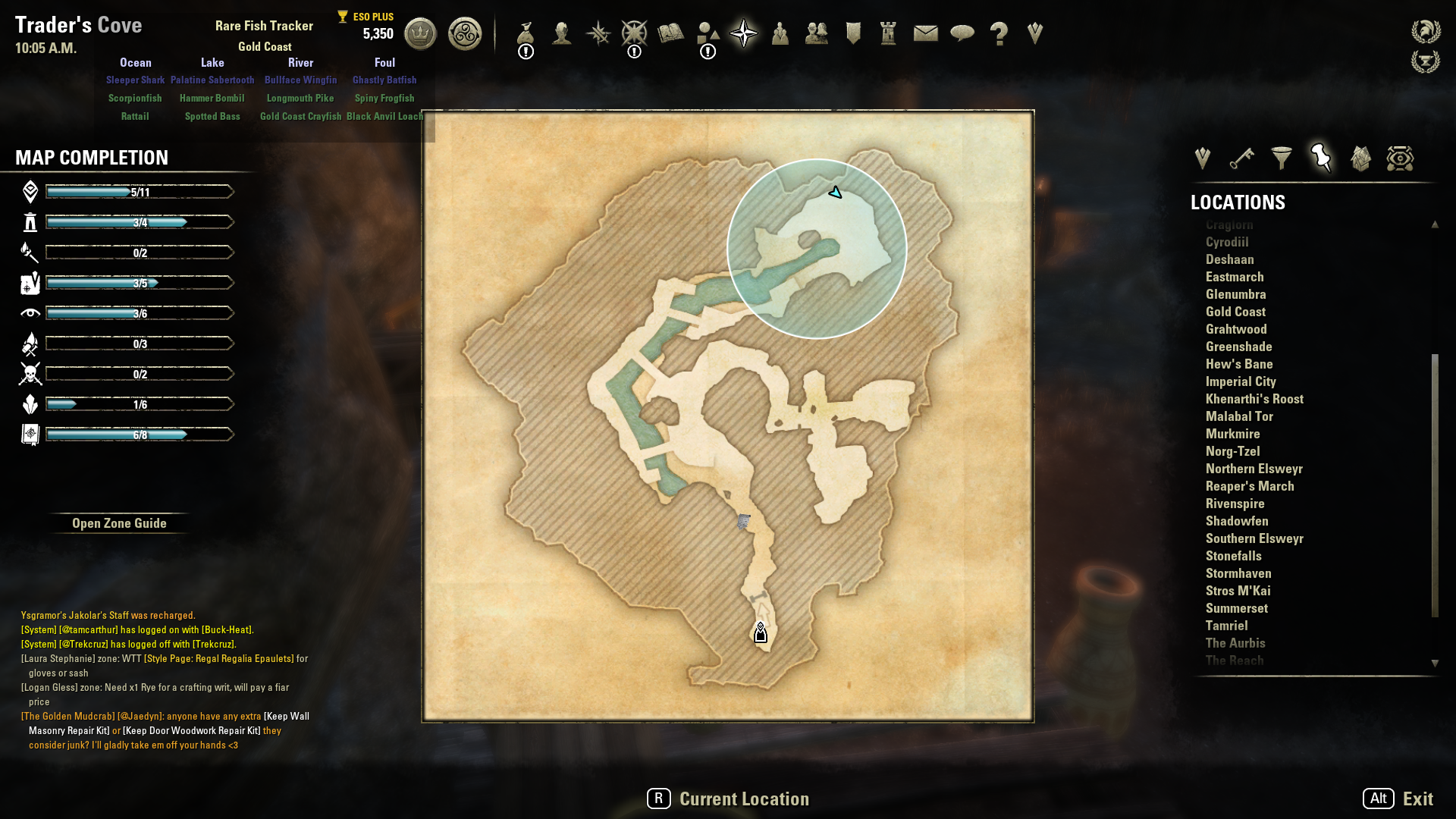The height and width of the screenshot is (819, 1456).
Task: Open the help question mark icon
Action: pyautogui.click(x=999, y=33)
